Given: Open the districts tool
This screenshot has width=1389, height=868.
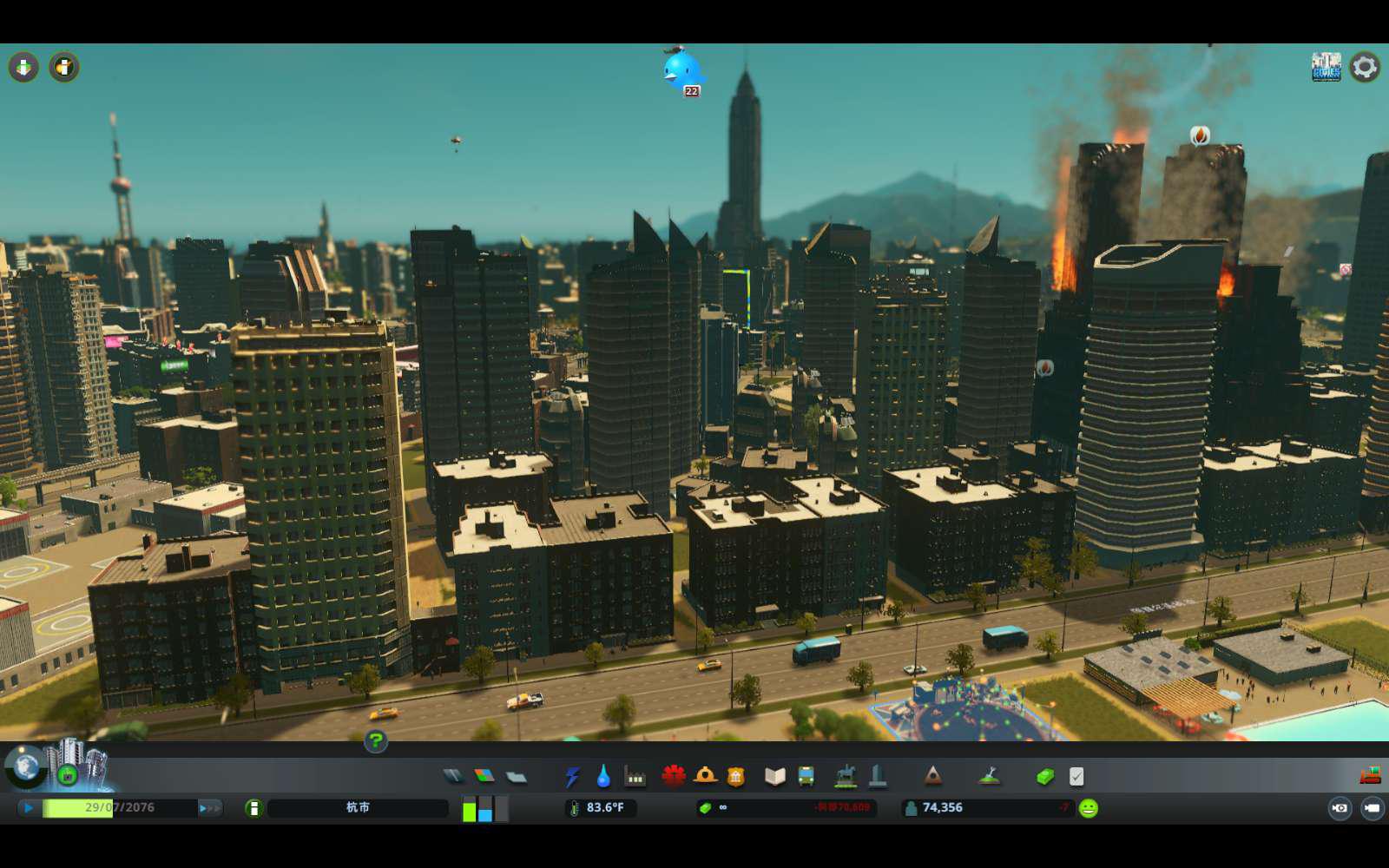Looking at the screenshot, I should 517,776.
